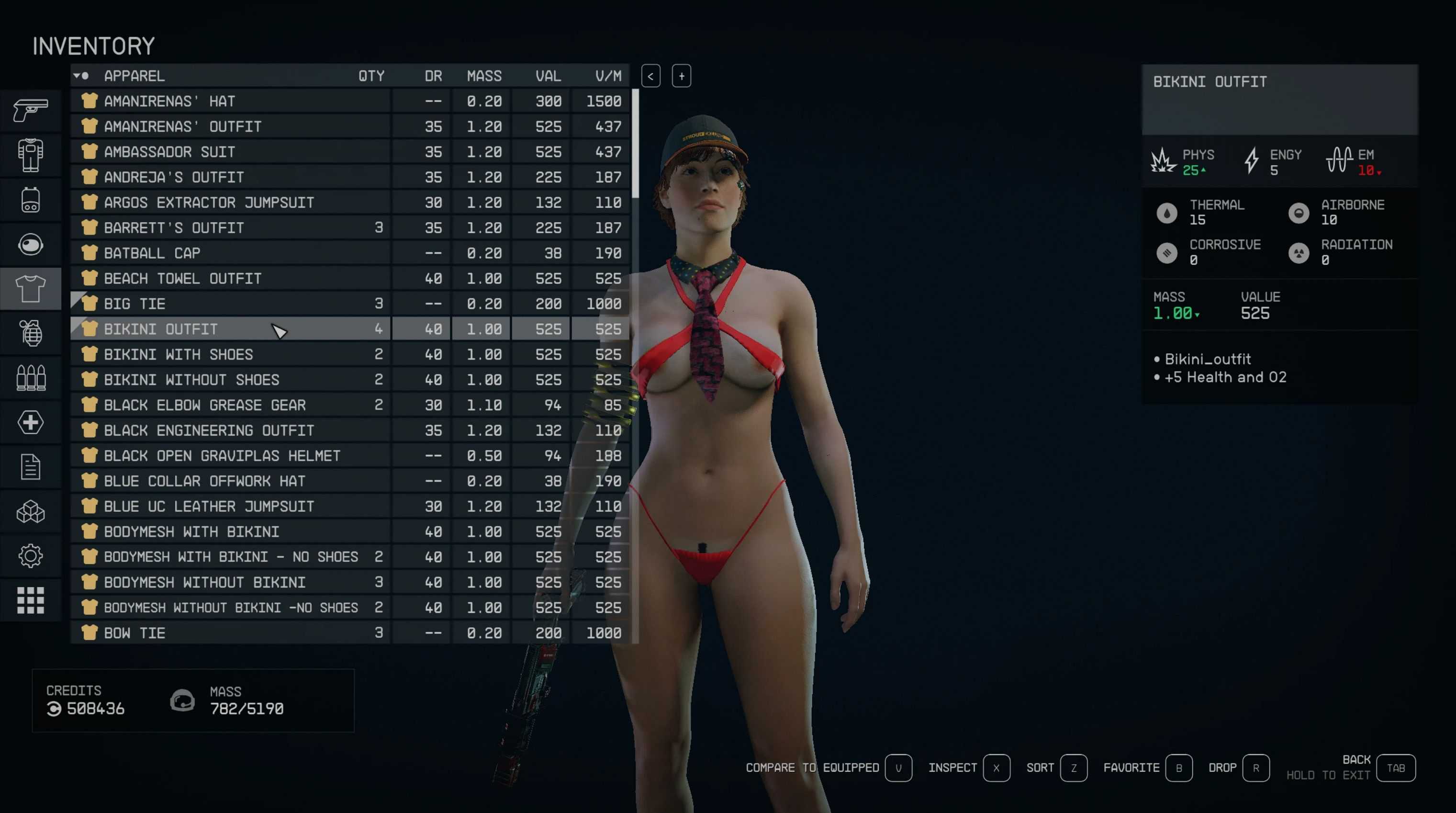Switch to the ammo bullets category
This screenshot has height=813, width=1456.
pyautogui.click(x=31, y=378)
